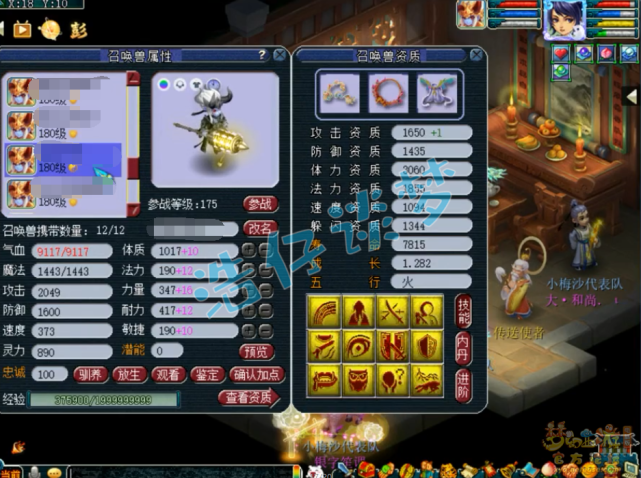641x478 pixels.
Task: Release the pet using 放生
Action: tap(128, 375)
